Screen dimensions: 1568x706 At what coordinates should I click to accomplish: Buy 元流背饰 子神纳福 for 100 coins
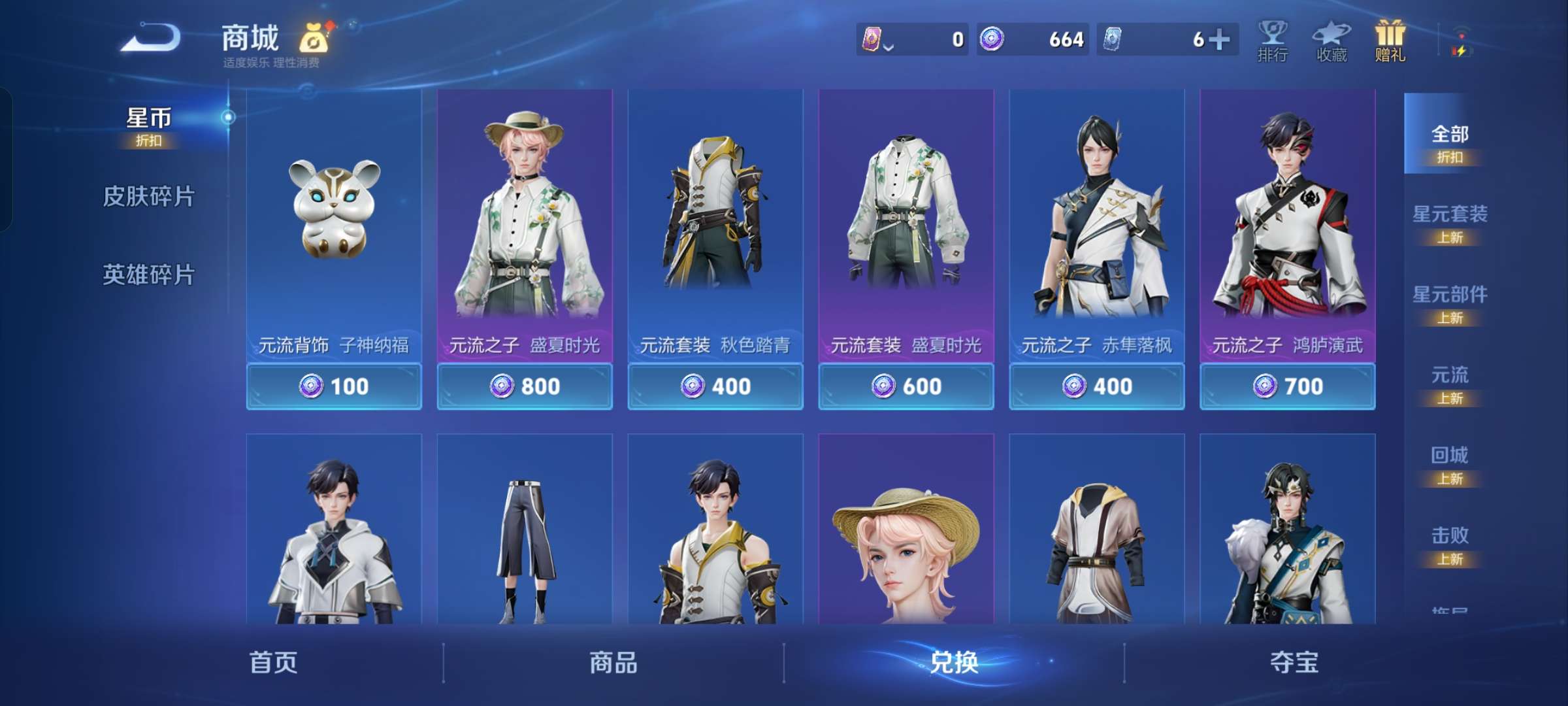pyautogui.click(x=334, y=386)
